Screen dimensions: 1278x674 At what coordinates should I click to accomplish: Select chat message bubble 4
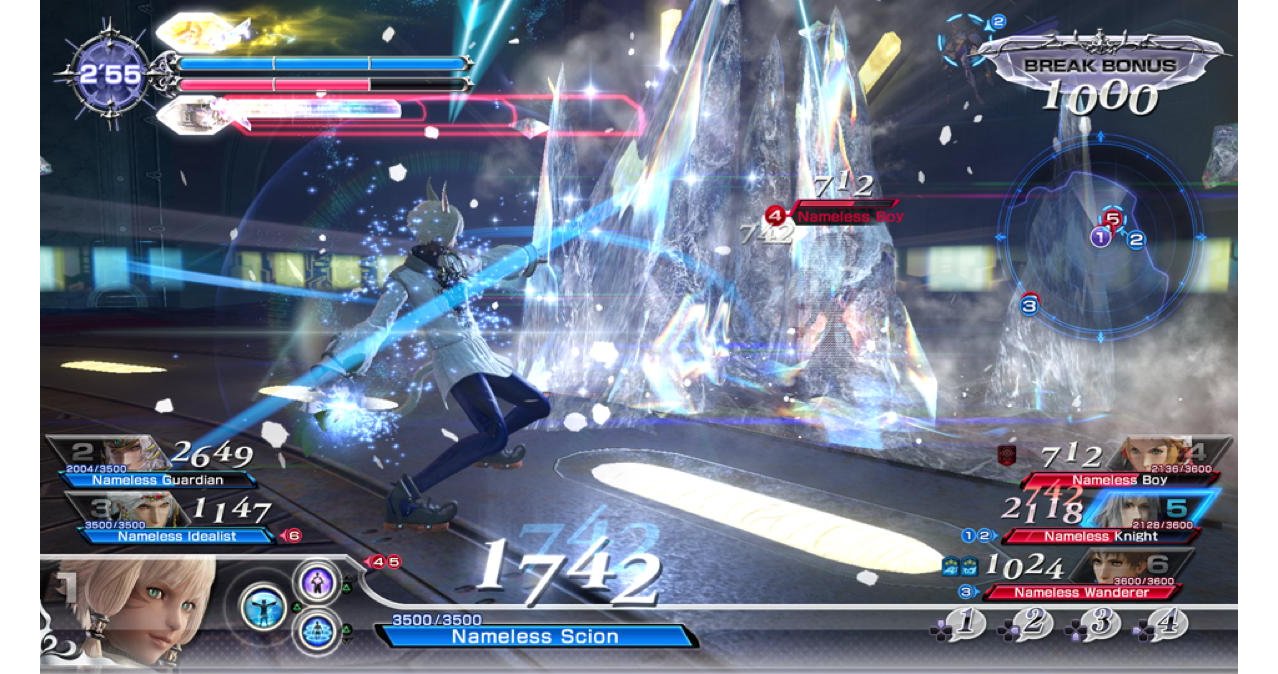pos(1164,624)
